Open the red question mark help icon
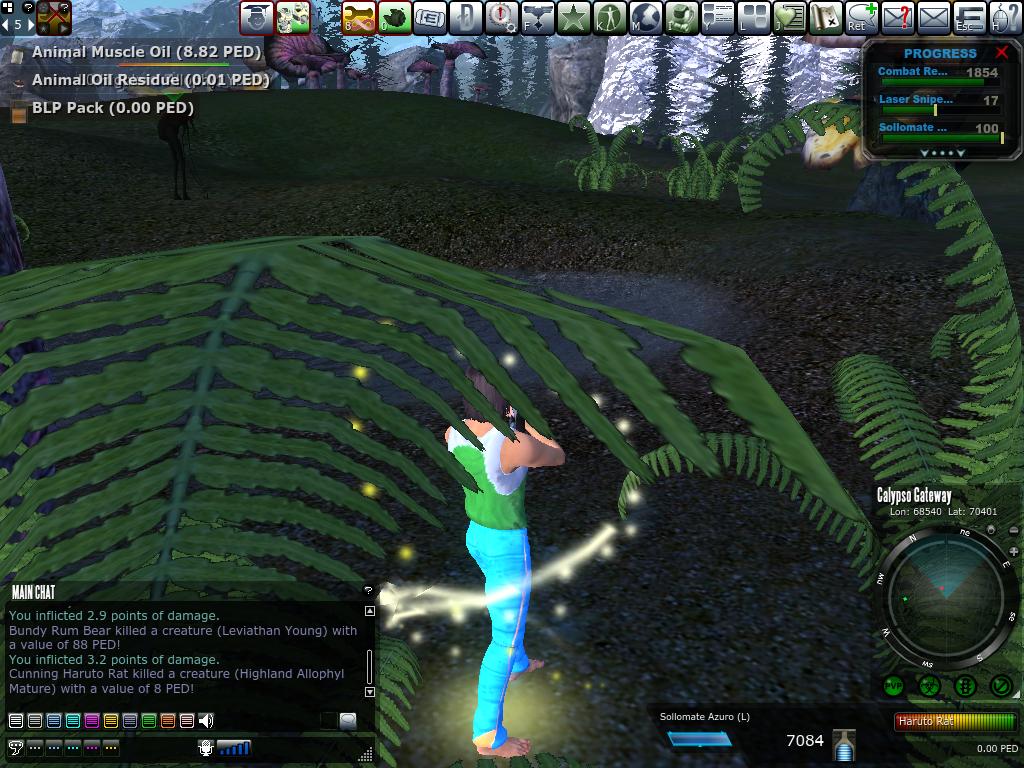Viewport: 1024px width, 768px height. click(x=897, y=17)
